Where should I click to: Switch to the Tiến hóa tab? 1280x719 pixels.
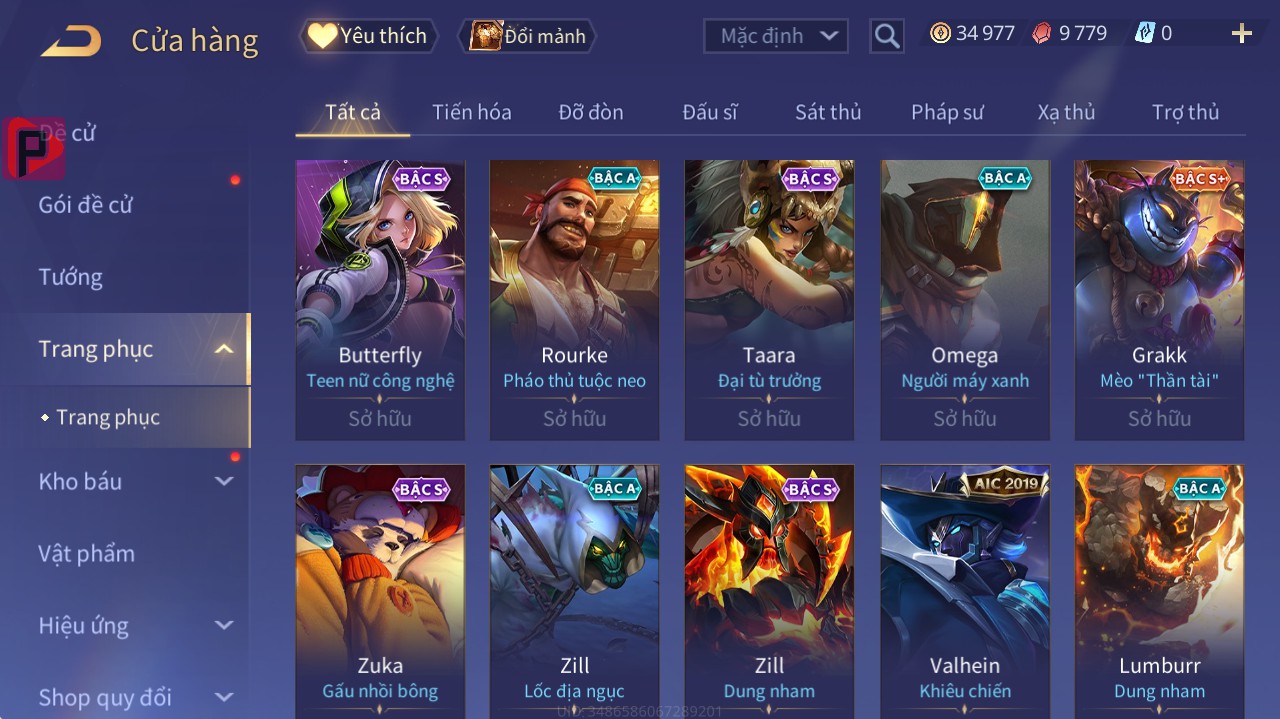471,112
